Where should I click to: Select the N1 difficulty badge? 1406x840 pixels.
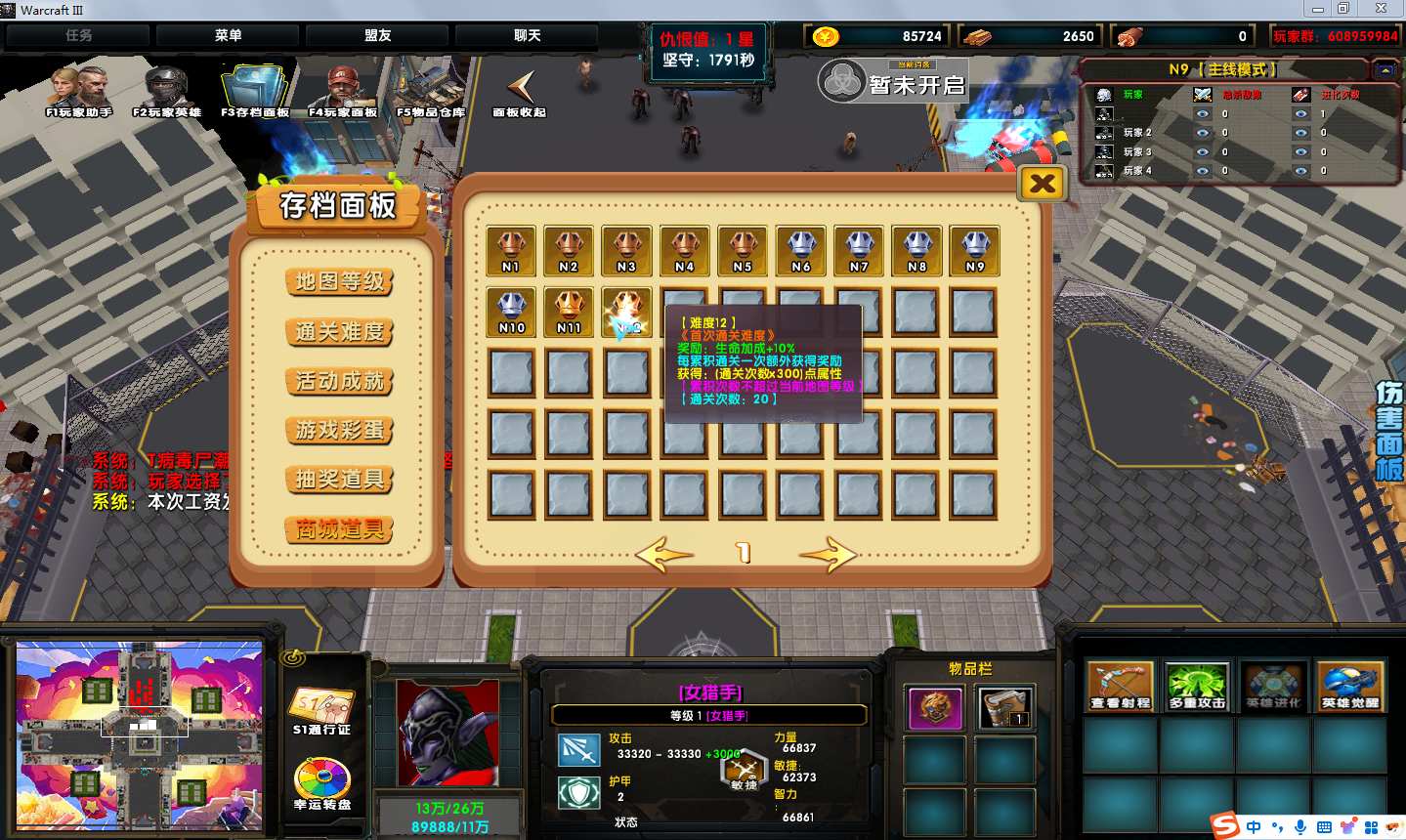click(511, 250)
